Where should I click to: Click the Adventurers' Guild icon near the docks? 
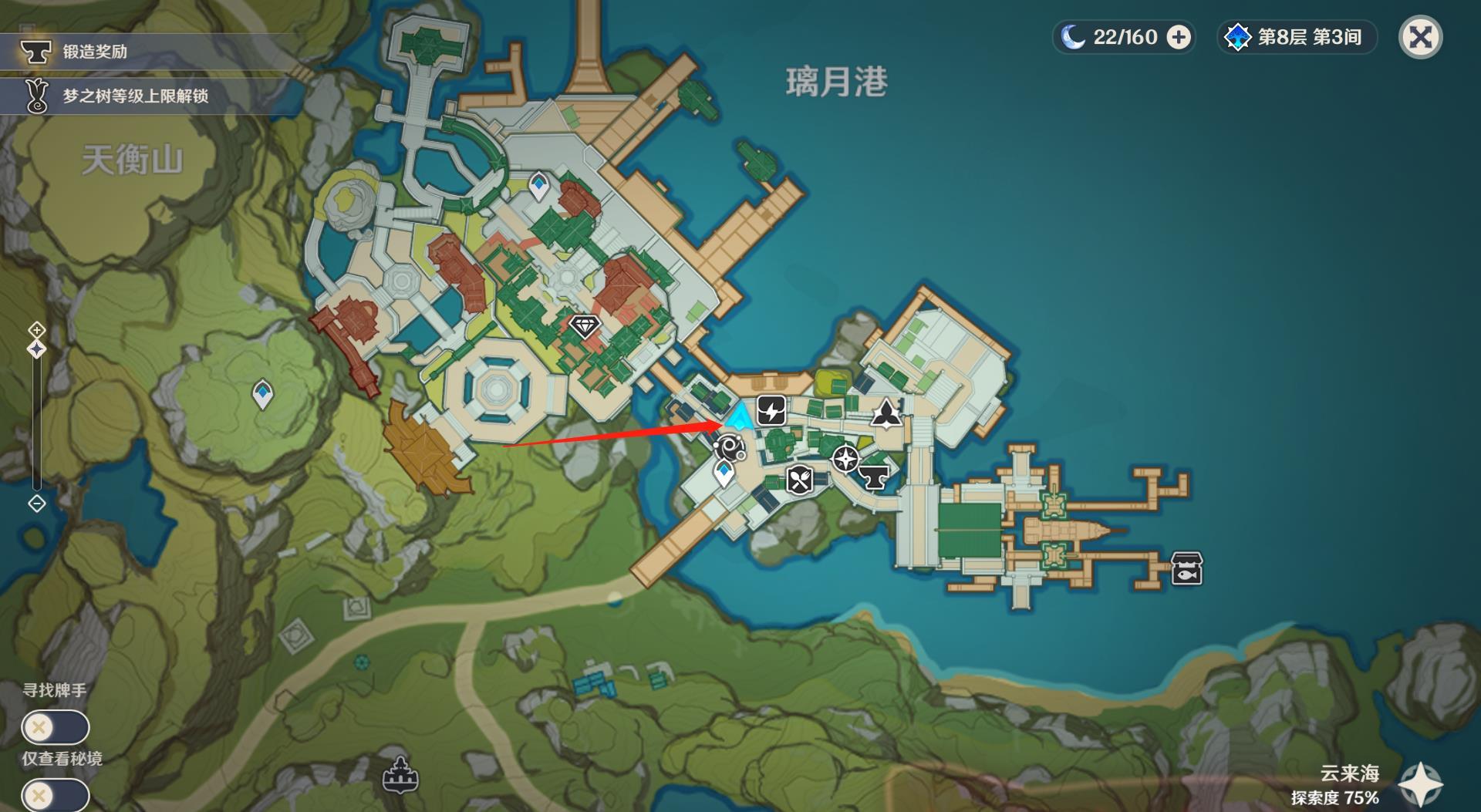[887, 413]
